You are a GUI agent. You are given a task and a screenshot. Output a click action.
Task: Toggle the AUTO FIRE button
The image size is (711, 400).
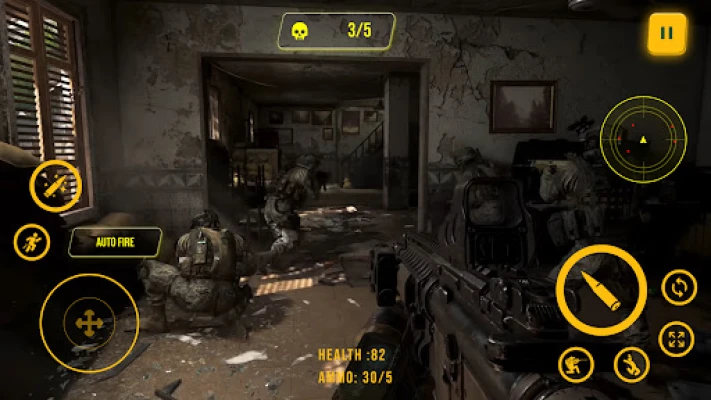pos(116,241)
